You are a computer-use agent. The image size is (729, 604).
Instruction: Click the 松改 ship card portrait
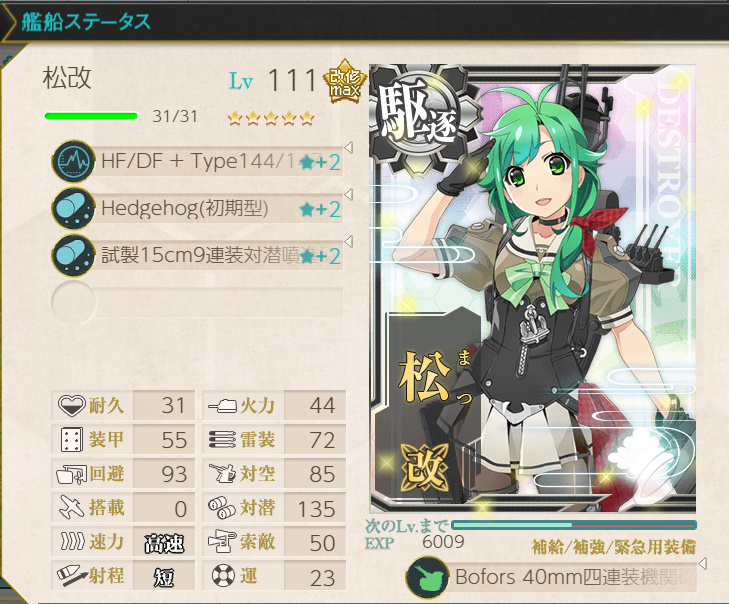click(533, 290)
